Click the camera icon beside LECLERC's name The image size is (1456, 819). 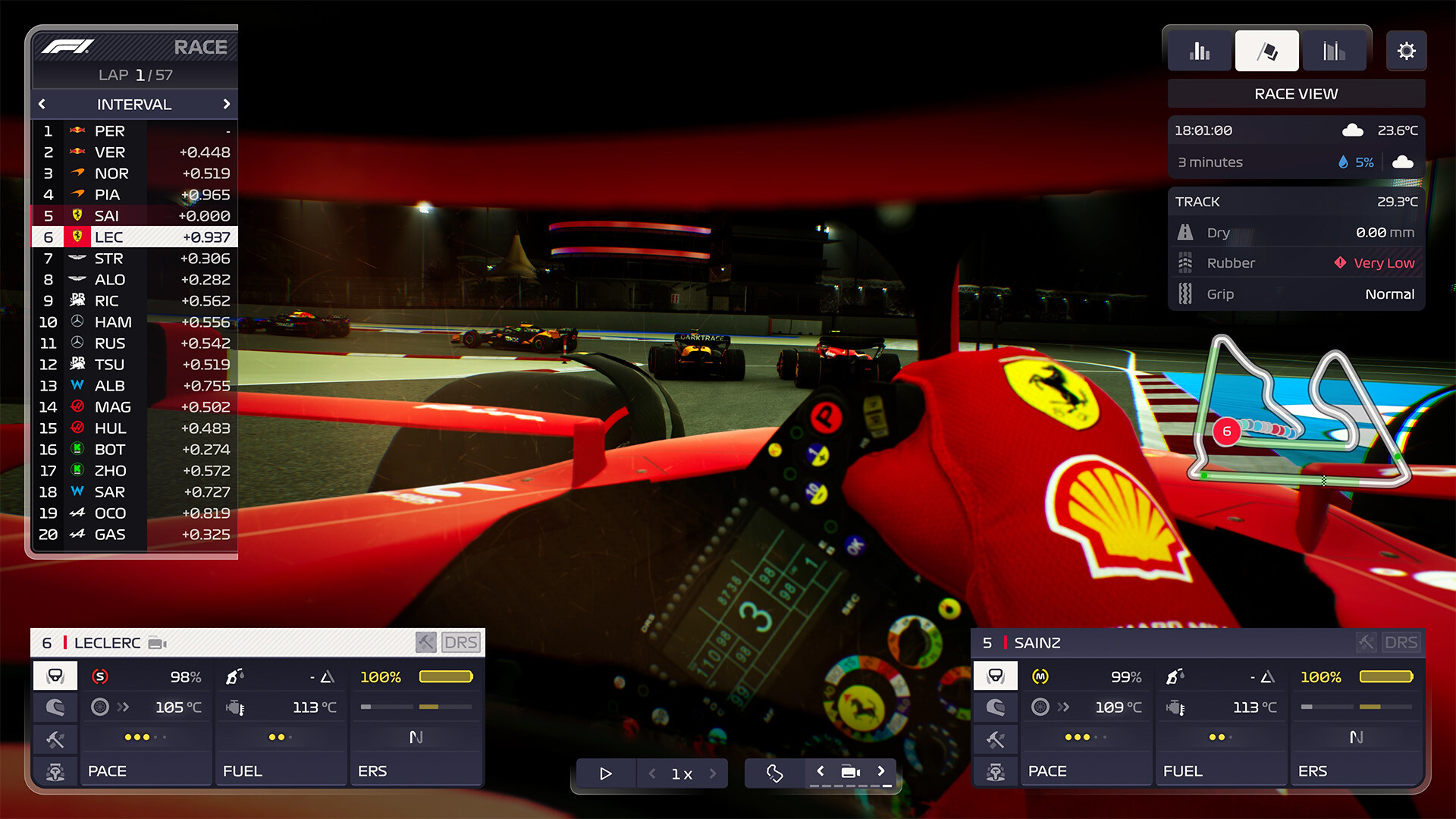click(157, 642)
